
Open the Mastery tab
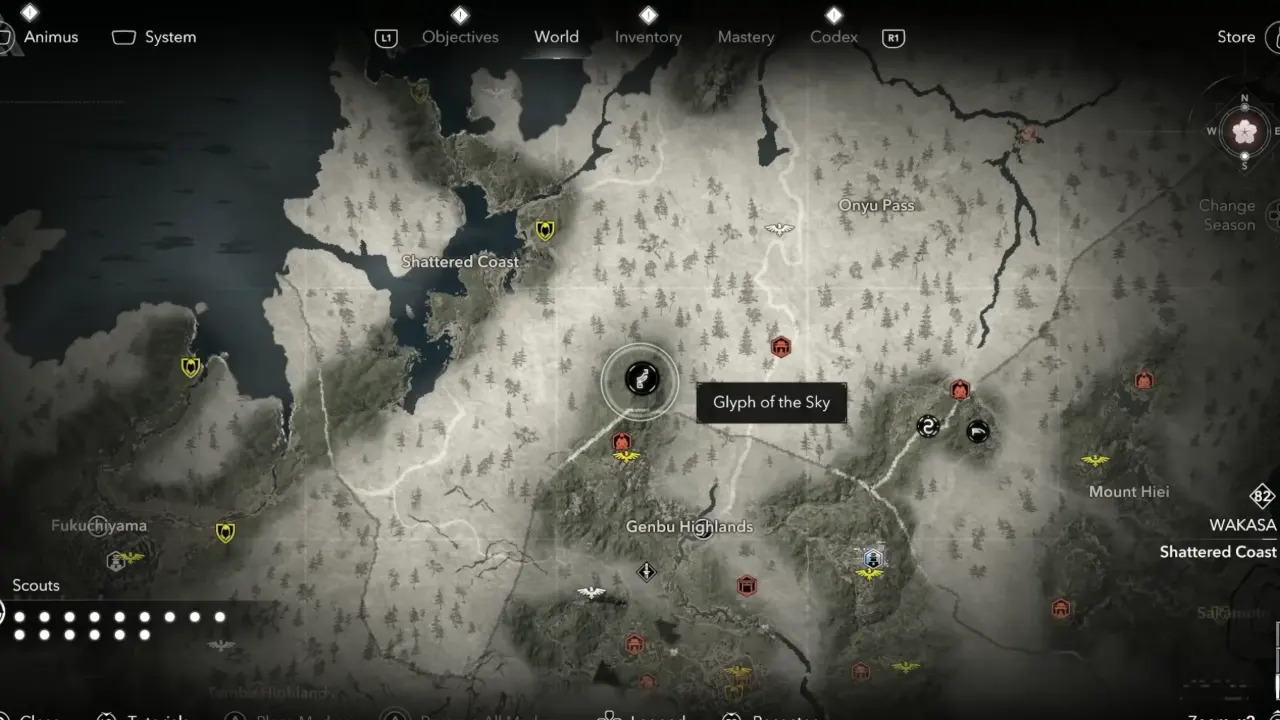tap(746, 37)
